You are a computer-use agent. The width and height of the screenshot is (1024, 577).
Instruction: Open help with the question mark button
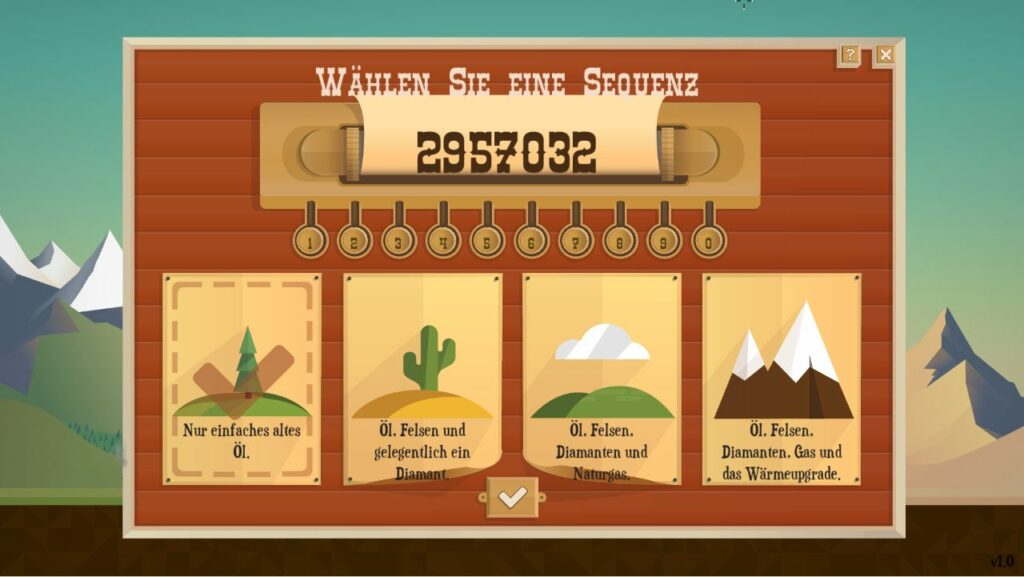point(849,55)
